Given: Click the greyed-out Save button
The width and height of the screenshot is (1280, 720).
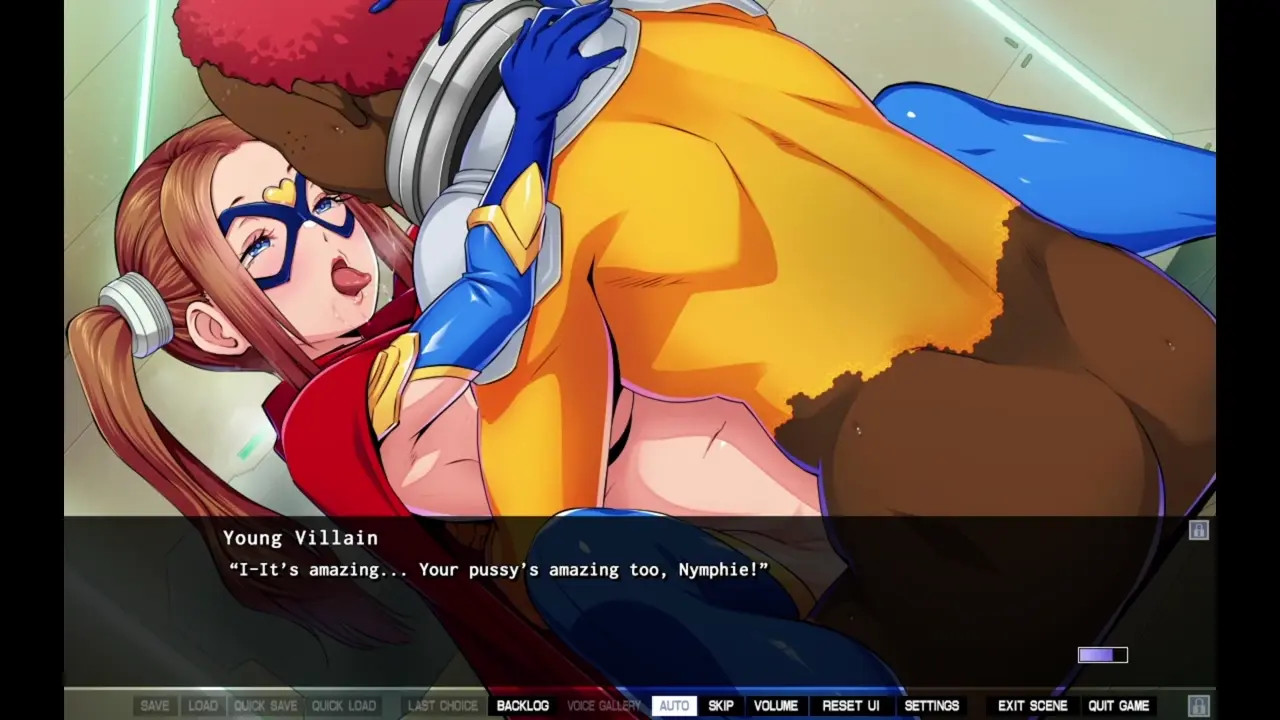Looking at the screenshot, I should tap(155, 706).
